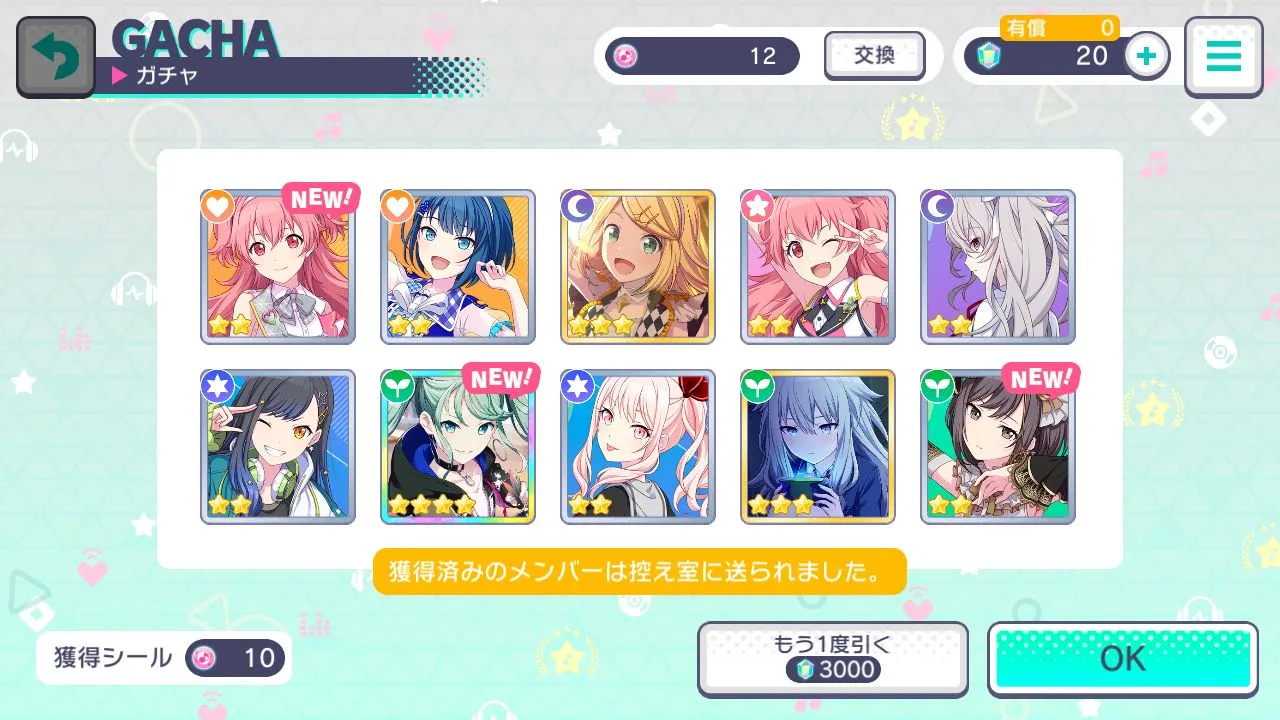
Task: Confirm results with the OK button
Action: coord(1122,659)
